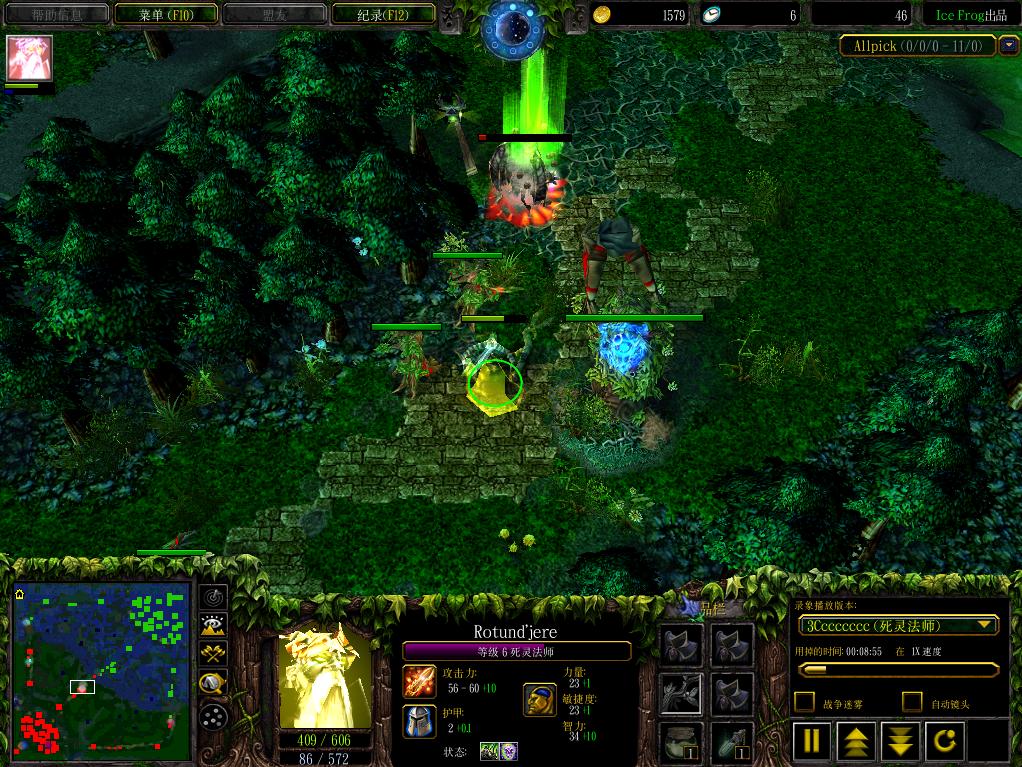Enable the 自动镜头 auto camera checkbox

click(x=912, y=702)
